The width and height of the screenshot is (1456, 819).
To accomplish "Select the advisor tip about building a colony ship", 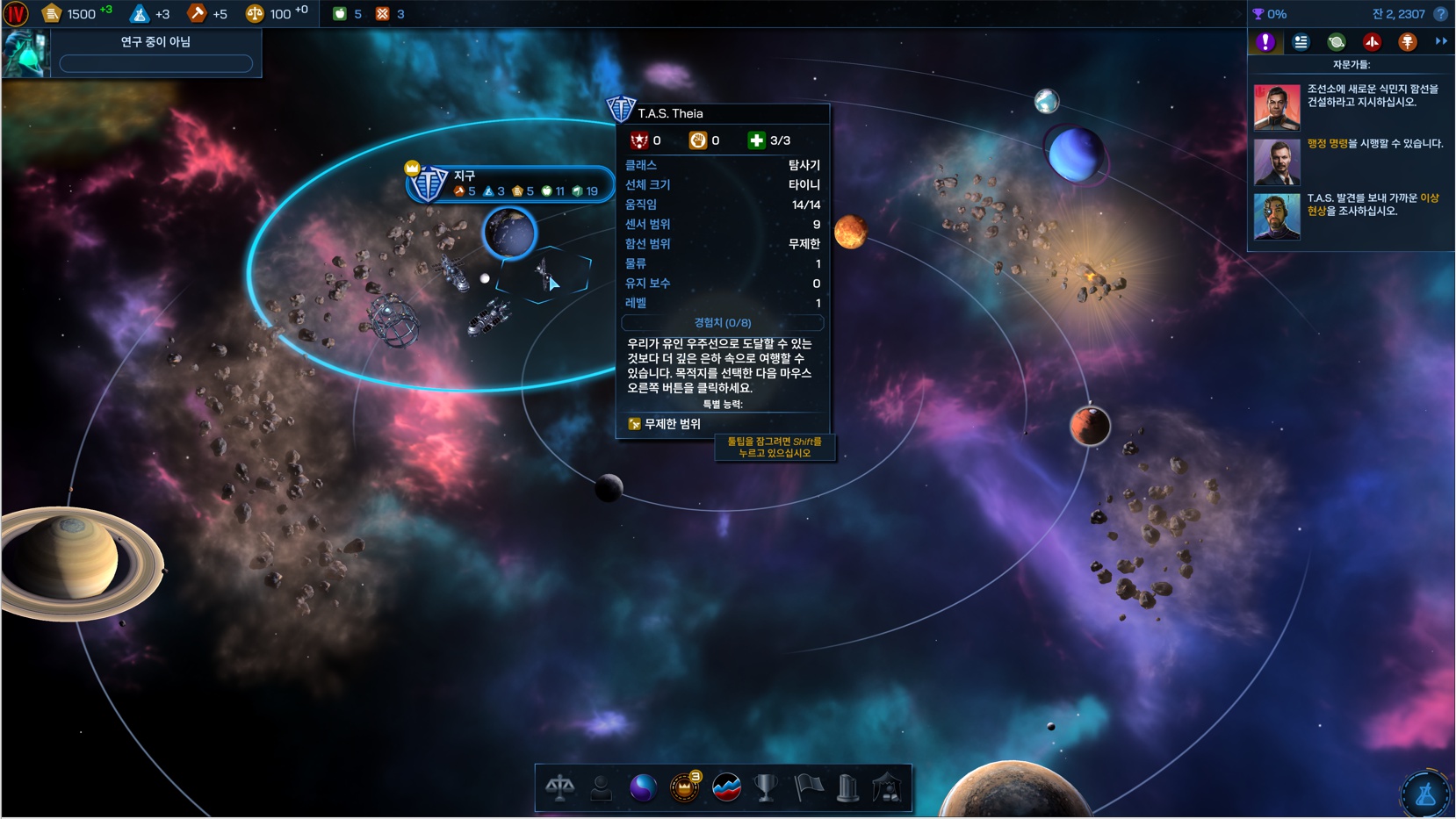I will tap(1351, 105).
